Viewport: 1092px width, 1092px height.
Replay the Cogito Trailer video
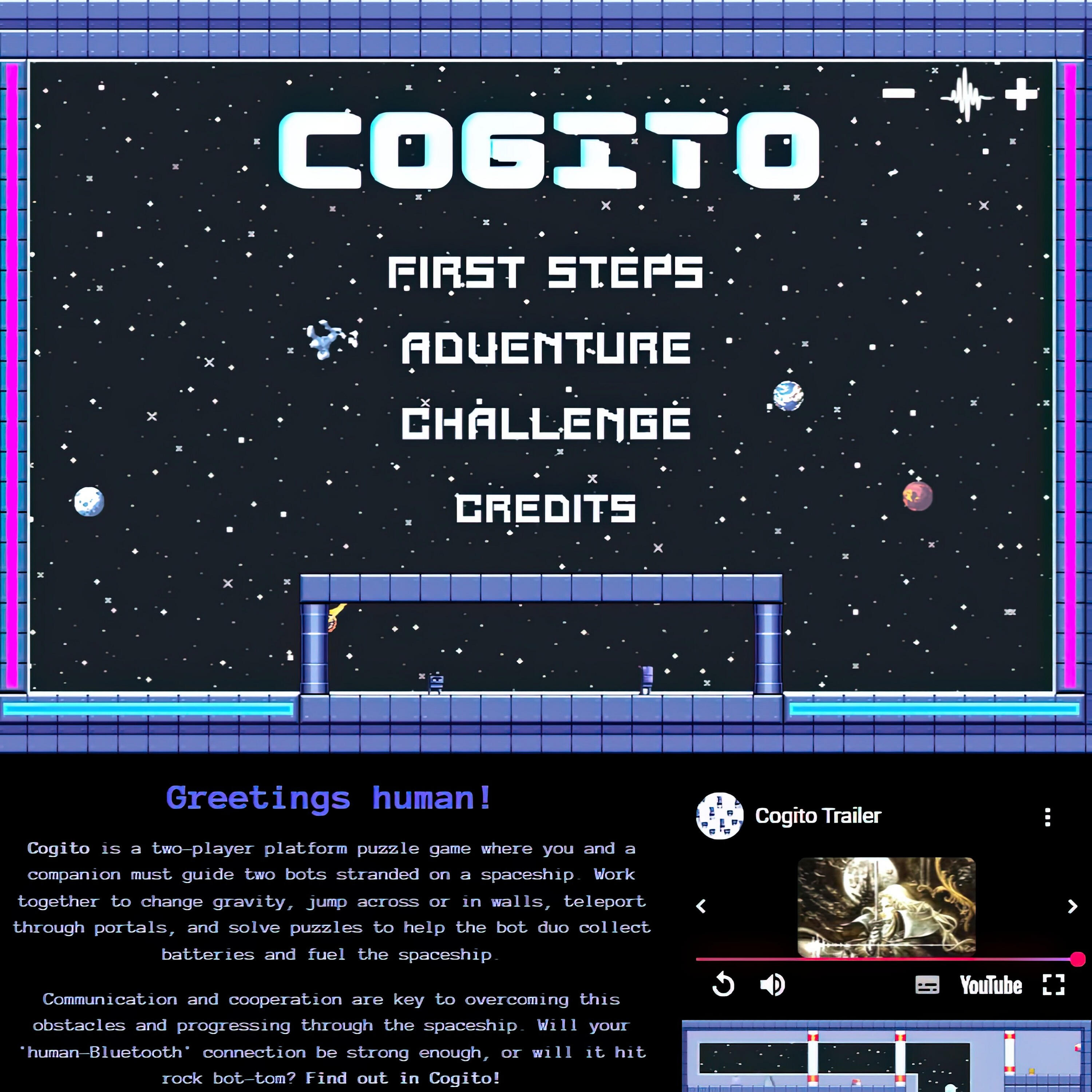(723, 985)
